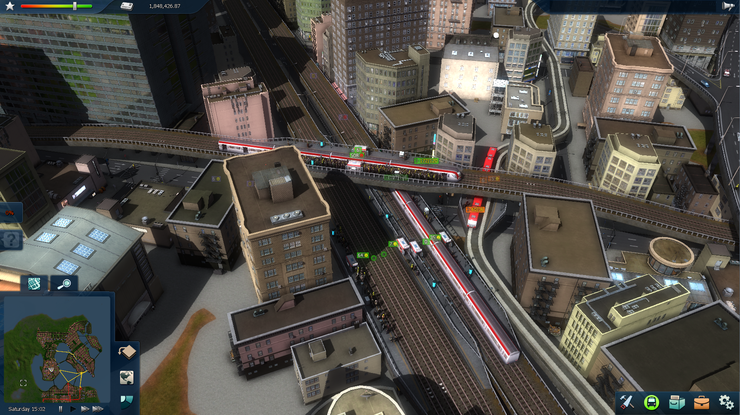Open the gear settings menu

[x=726, y=401]
